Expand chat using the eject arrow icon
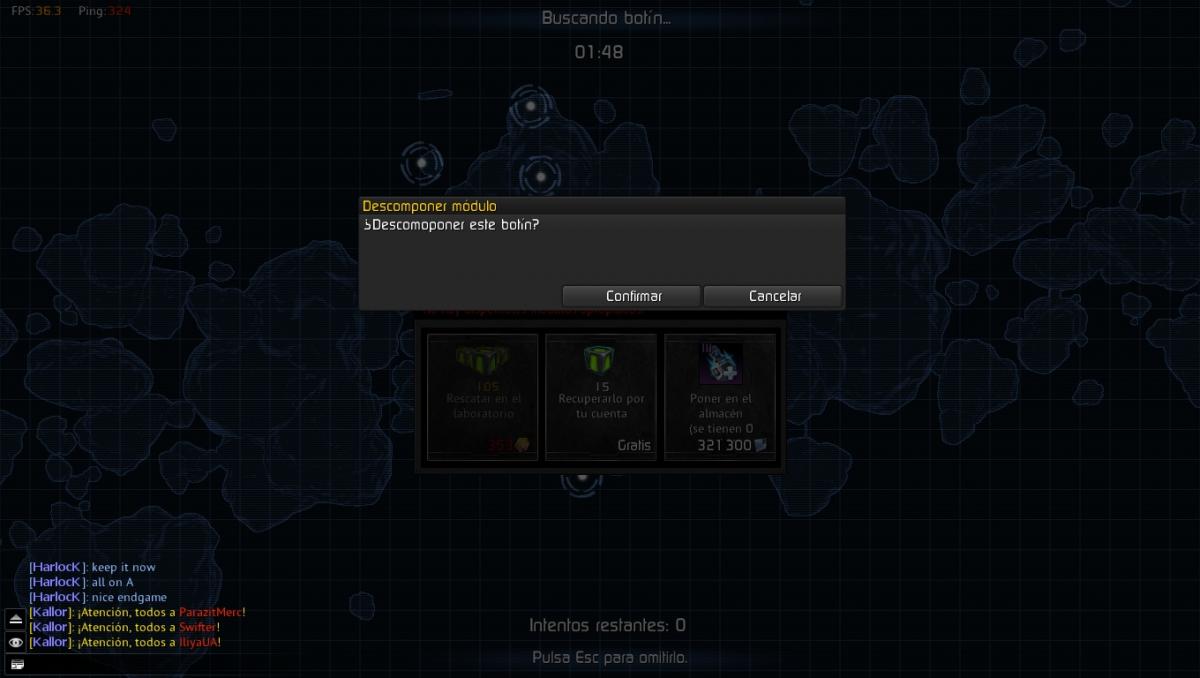 point(16,618)
